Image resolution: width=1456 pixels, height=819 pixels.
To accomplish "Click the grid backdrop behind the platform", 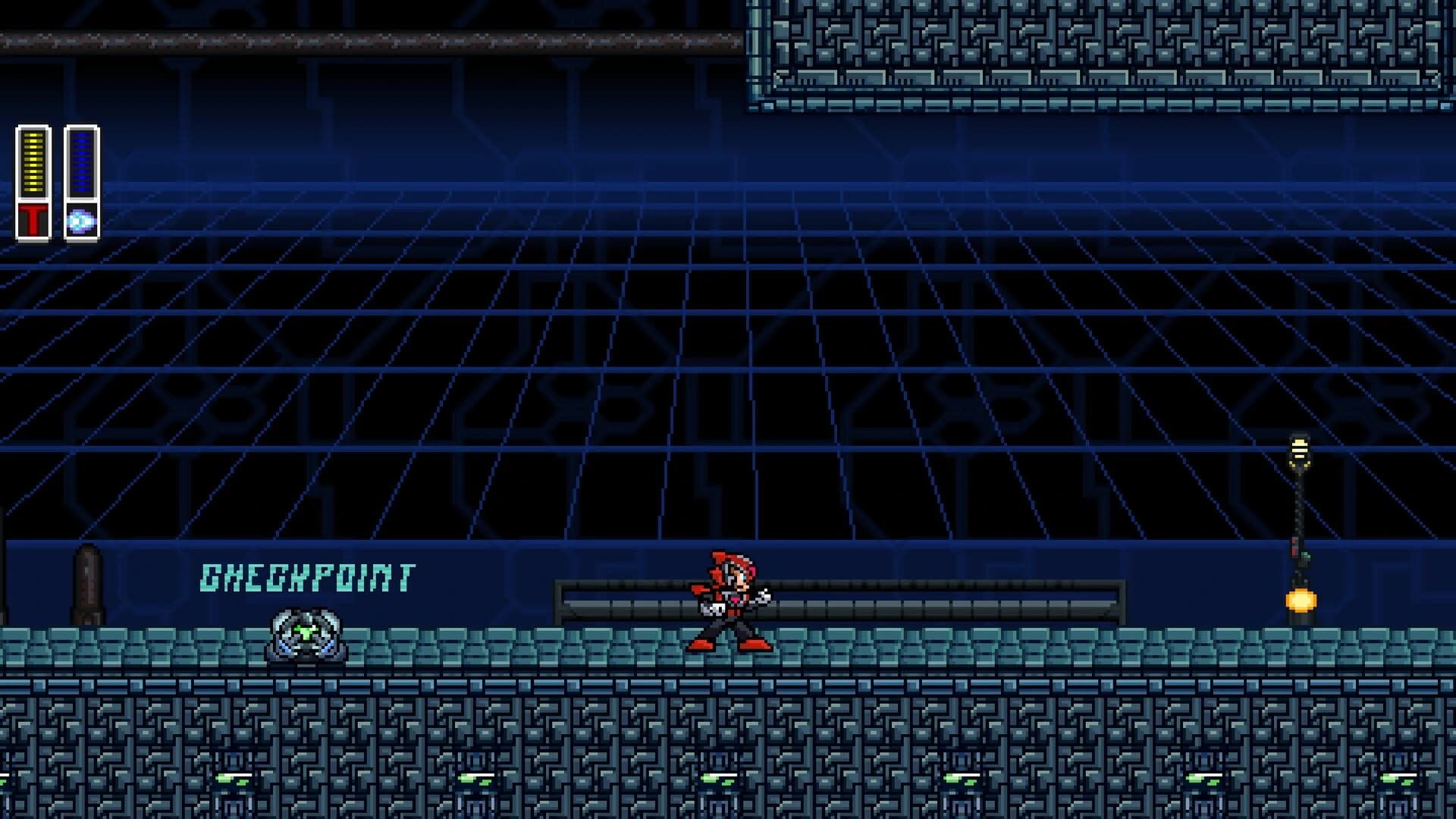I will (682, 379).
